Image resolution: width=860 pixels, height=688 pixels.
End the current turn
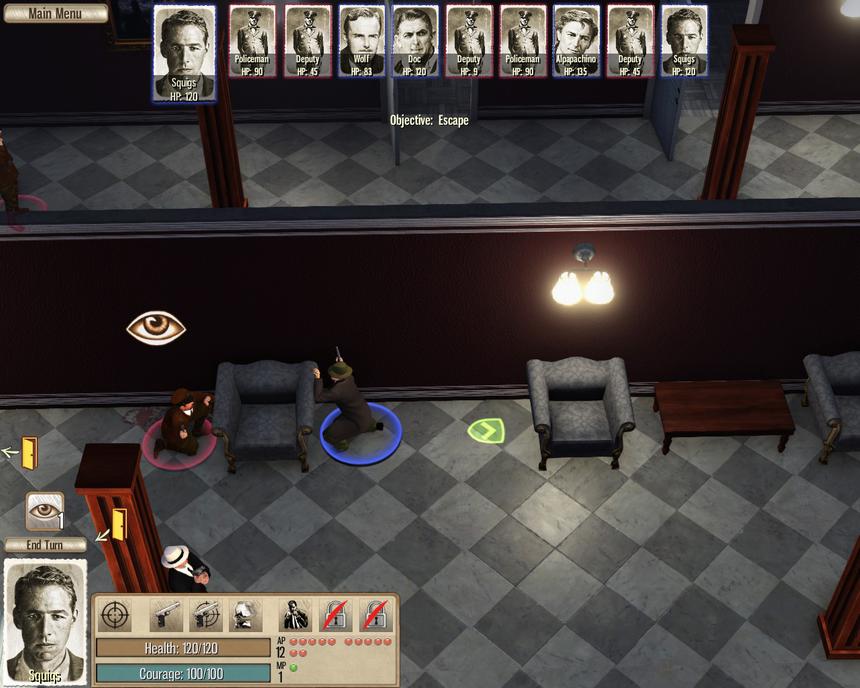tap(45, 545)
